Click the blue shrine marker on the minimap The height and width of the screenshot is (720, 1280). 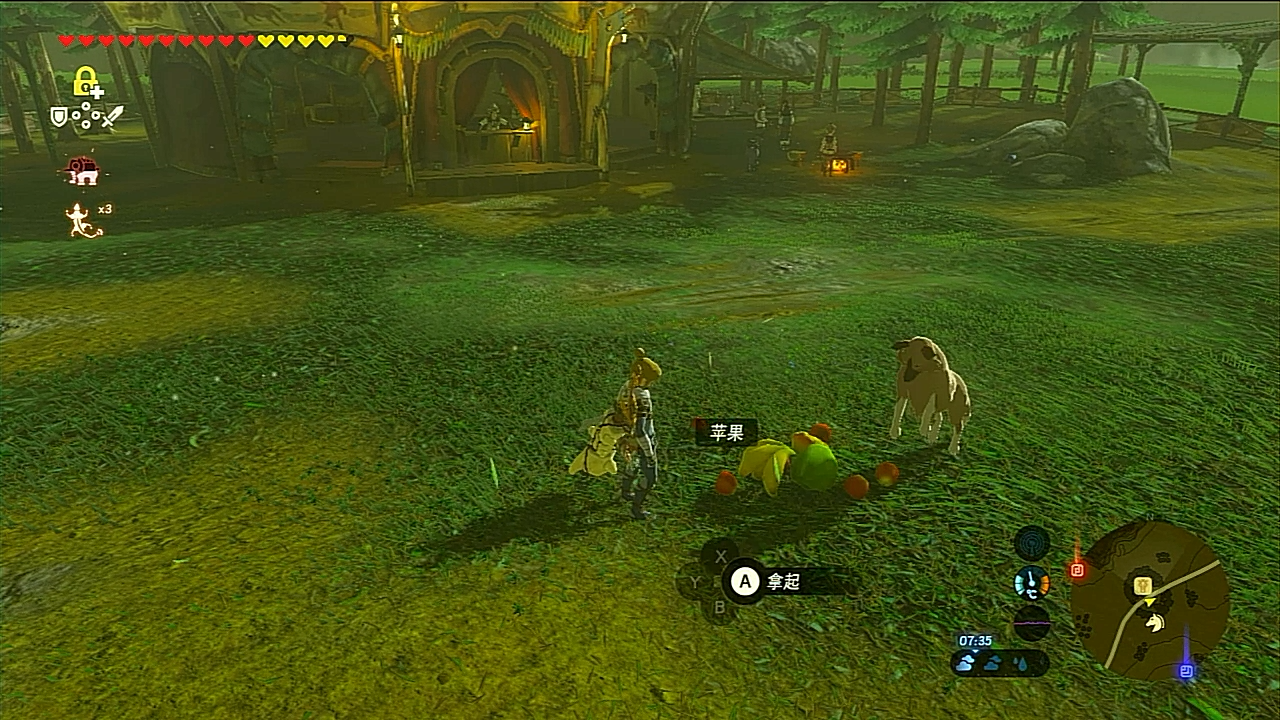pyautogui.click(x=1186, y=670)
